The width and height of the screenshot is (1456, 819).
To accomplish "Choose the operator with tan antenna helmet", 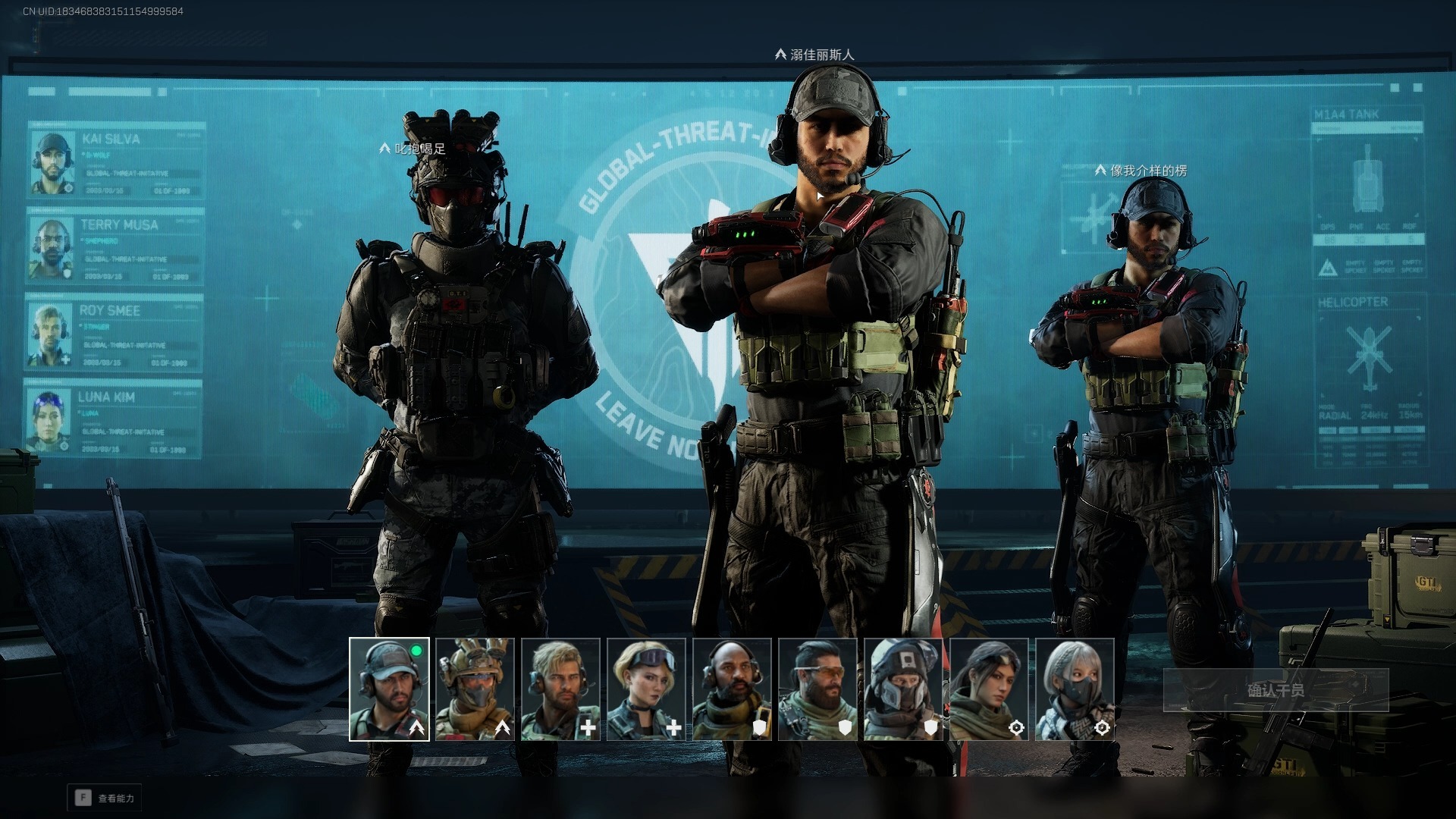I will click(475, 689).
